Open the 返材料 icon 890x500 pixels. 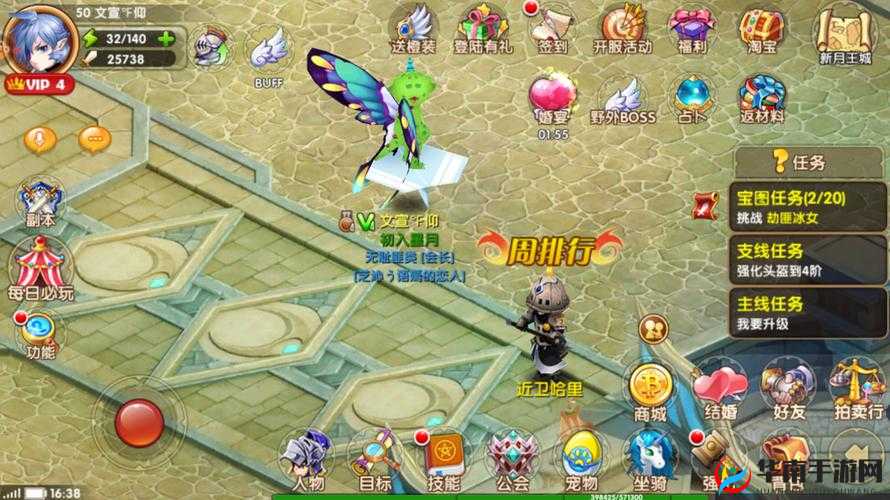[760, 98]
